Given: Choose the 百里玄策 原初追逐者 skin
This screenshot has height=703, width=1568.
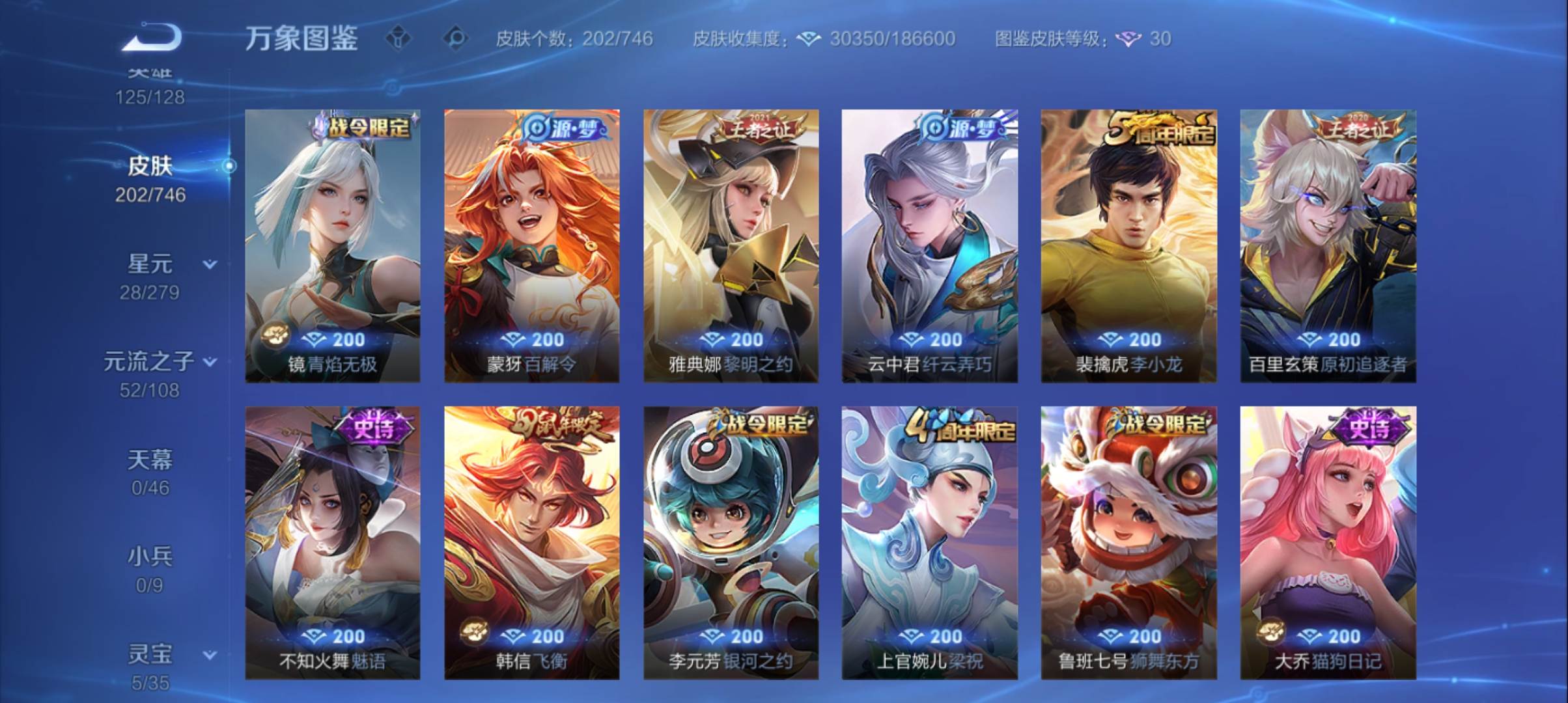Looking at the screenshot, I should tap(1328, 245).
